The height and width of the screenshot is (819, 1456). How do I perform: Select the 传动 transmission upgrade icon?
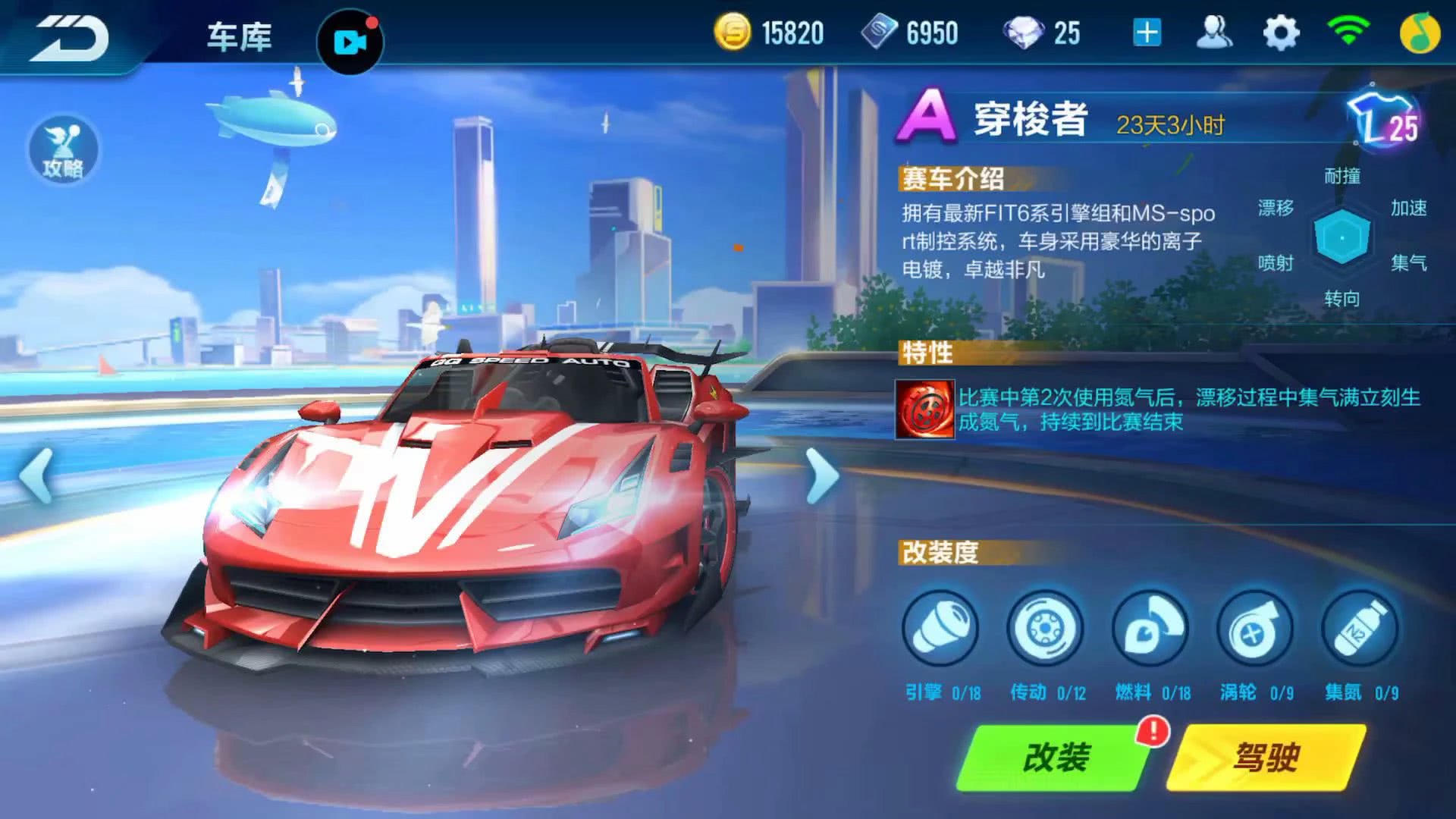click(1045, 629)
